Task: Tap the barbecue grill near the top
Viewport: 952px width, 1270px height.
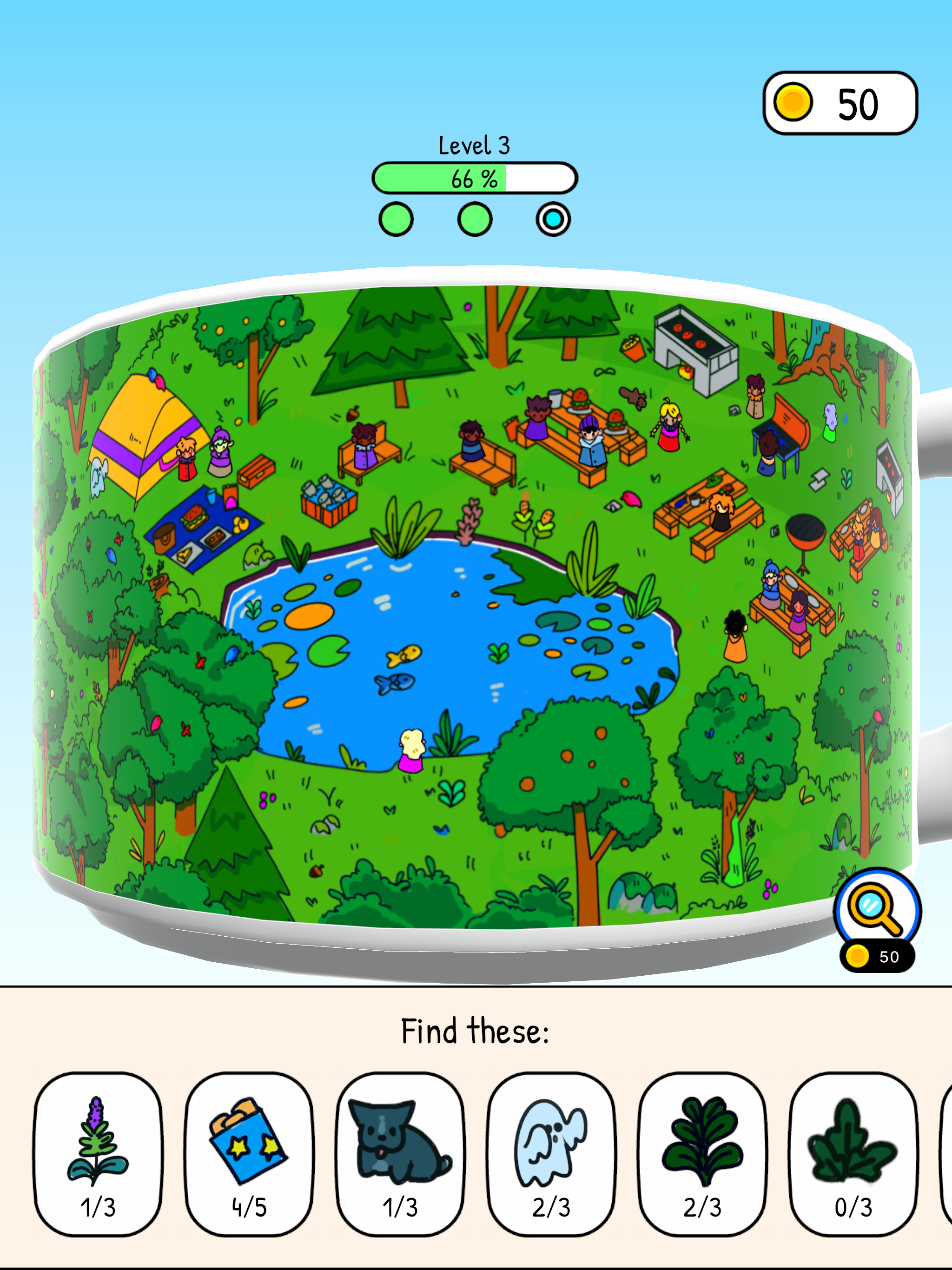Action: 696,344
